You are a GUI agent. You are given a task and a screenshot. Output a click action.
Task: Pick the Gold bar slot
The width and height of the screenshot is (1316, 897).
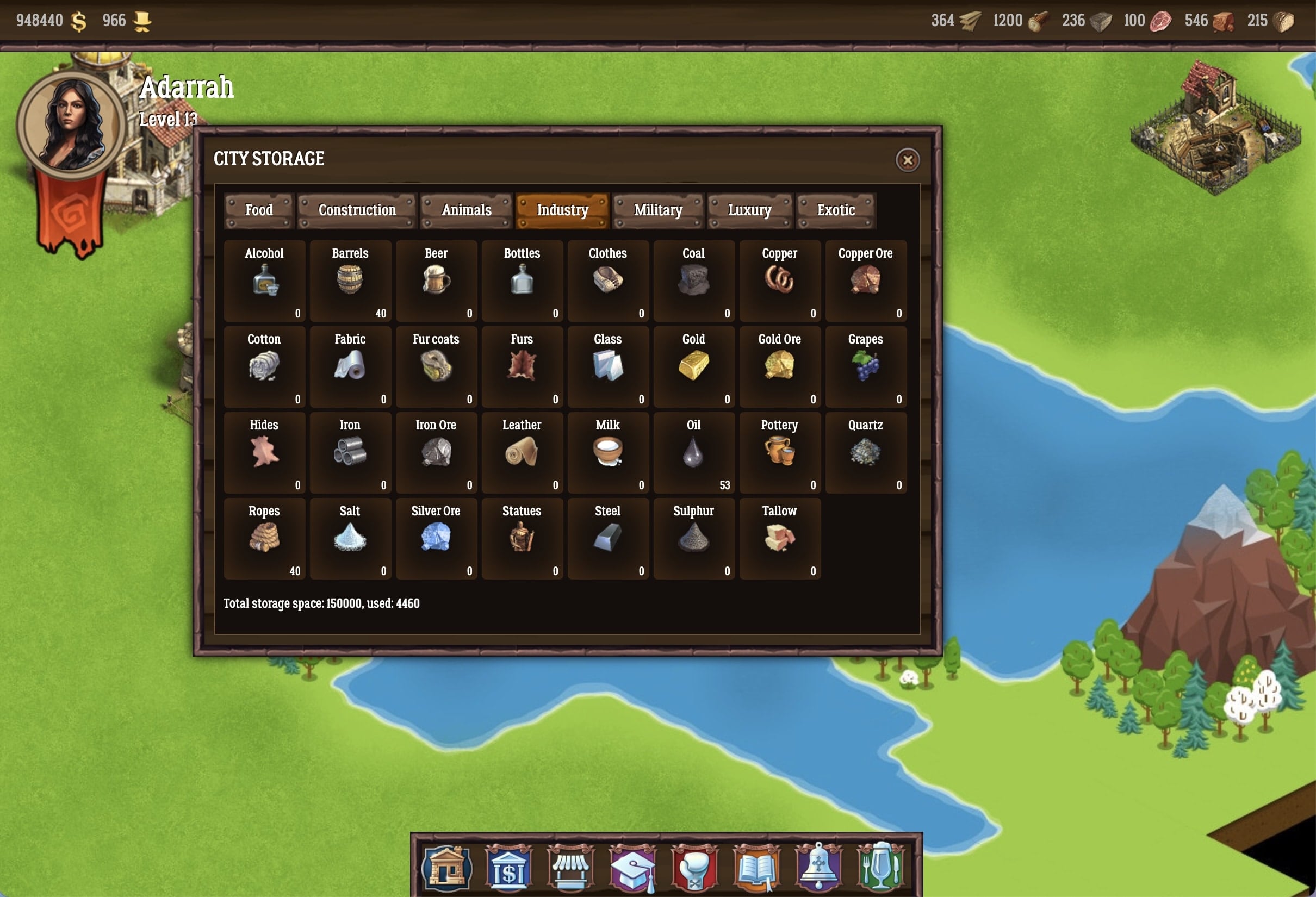[693, 367]
